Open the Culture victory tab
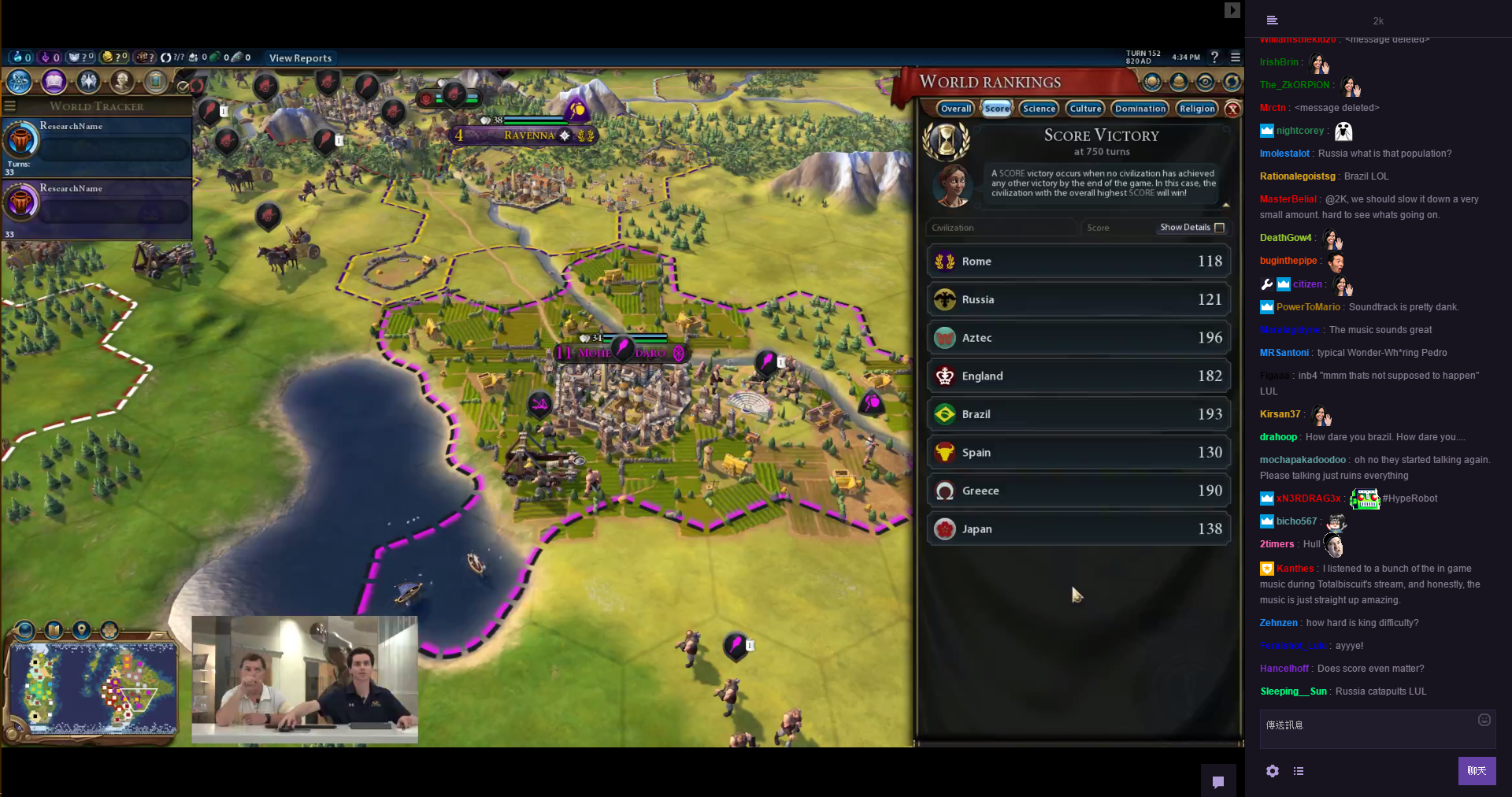The height and width of the screenshot is (797, 1512). click(1085, 109)
